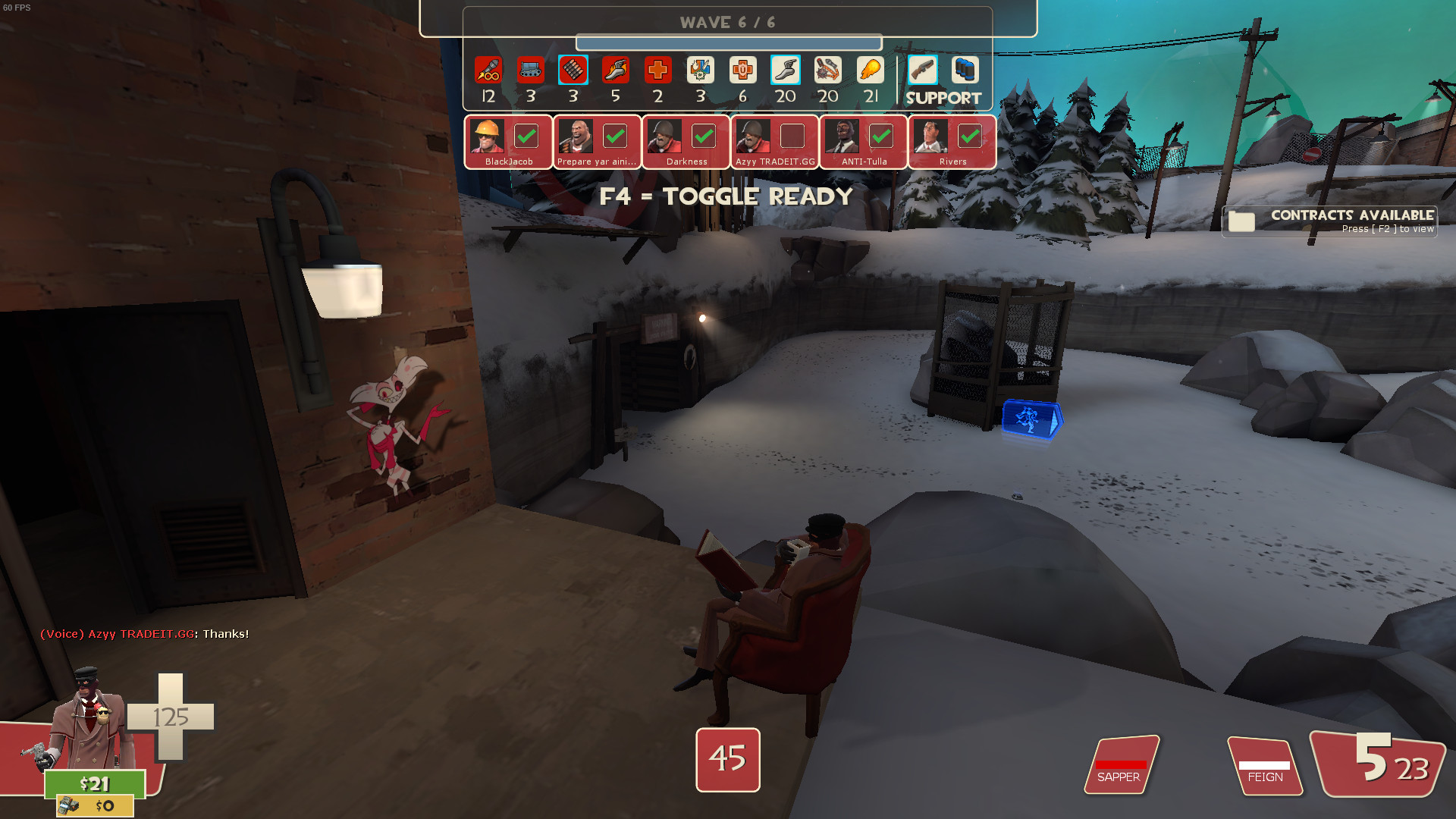Select the red Medic cross wave icon
Viewport: 1456px width, 819px height.
click(658, 70)
